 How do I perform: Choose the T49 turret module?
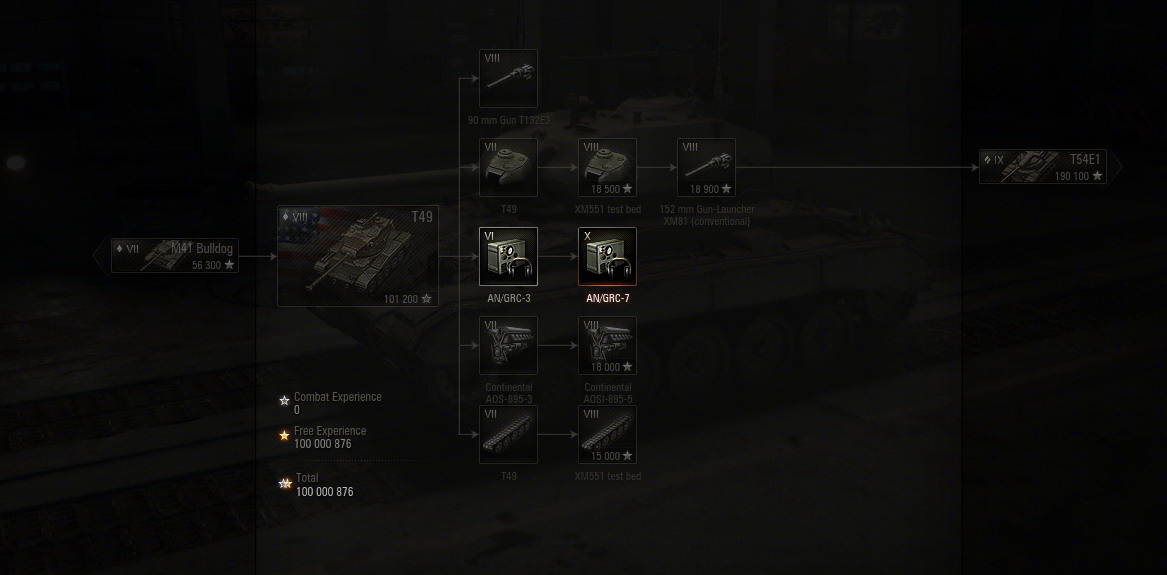[x=508, y=168]
